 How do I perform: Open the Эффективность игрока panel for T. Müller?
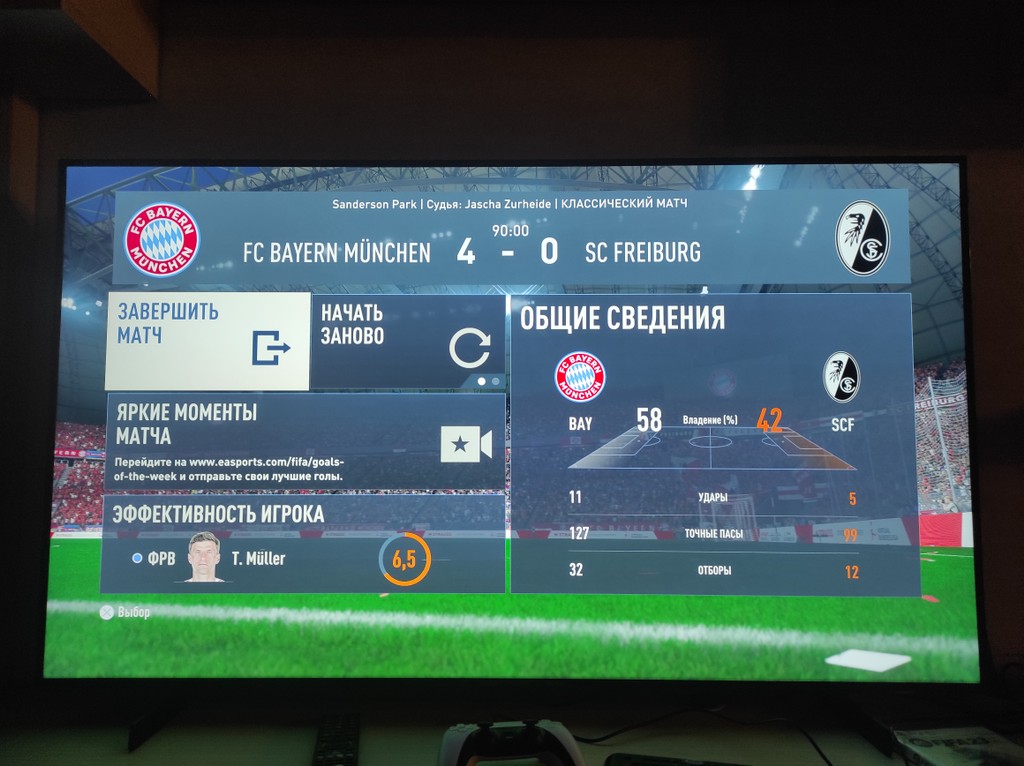point(304,545)
